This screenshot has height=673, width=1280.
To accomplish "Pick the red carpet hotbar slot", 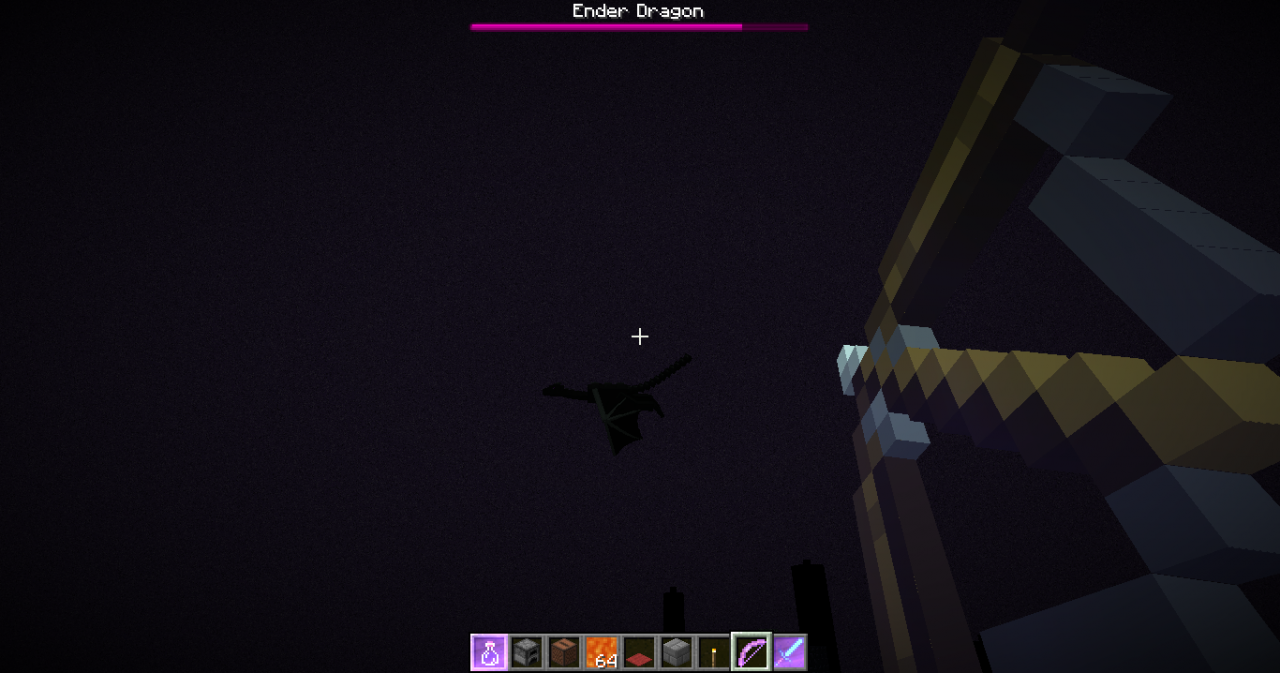I will [639, 654].
